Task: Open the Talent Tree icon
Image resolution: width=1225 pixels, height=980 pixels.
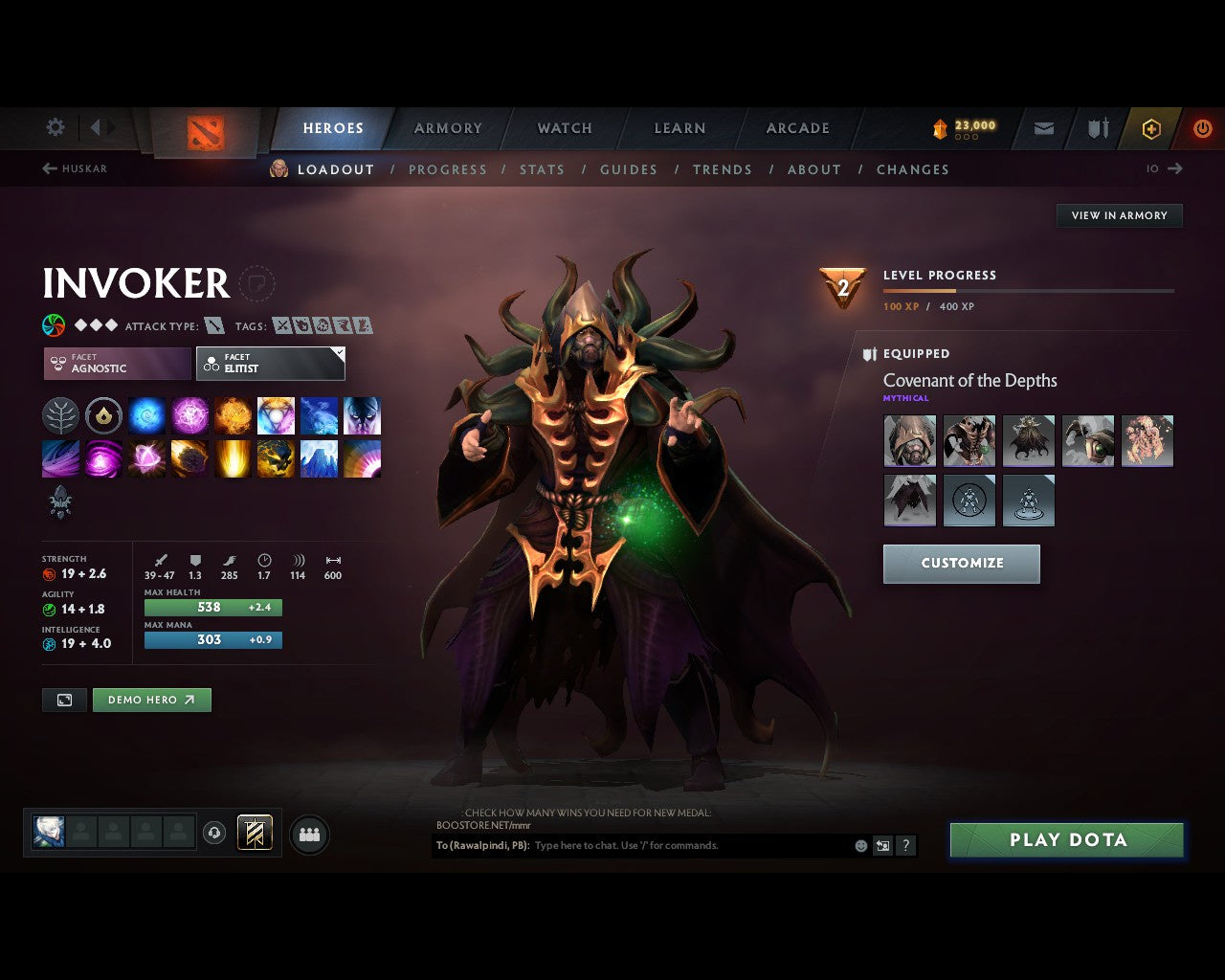Action: point(60,415)
